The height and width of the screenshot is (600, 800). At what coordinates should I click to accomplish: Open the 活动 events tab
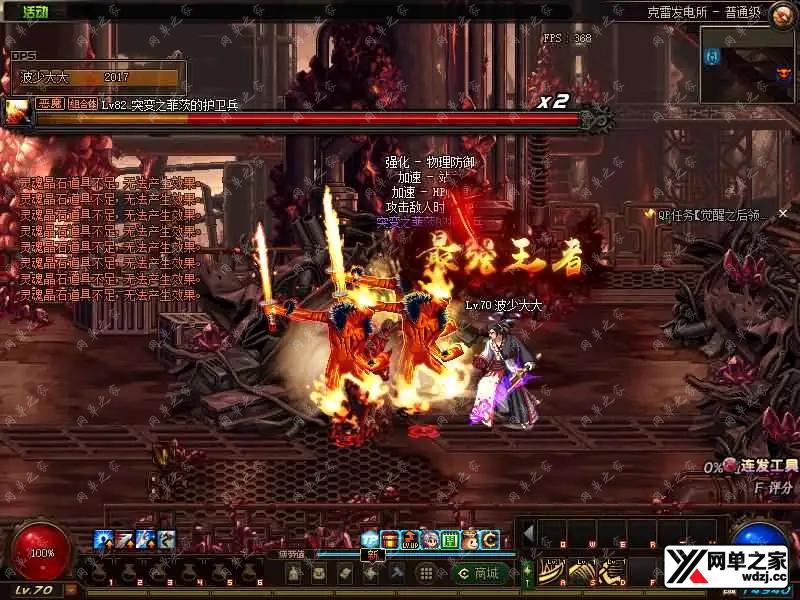click(33, 11)
